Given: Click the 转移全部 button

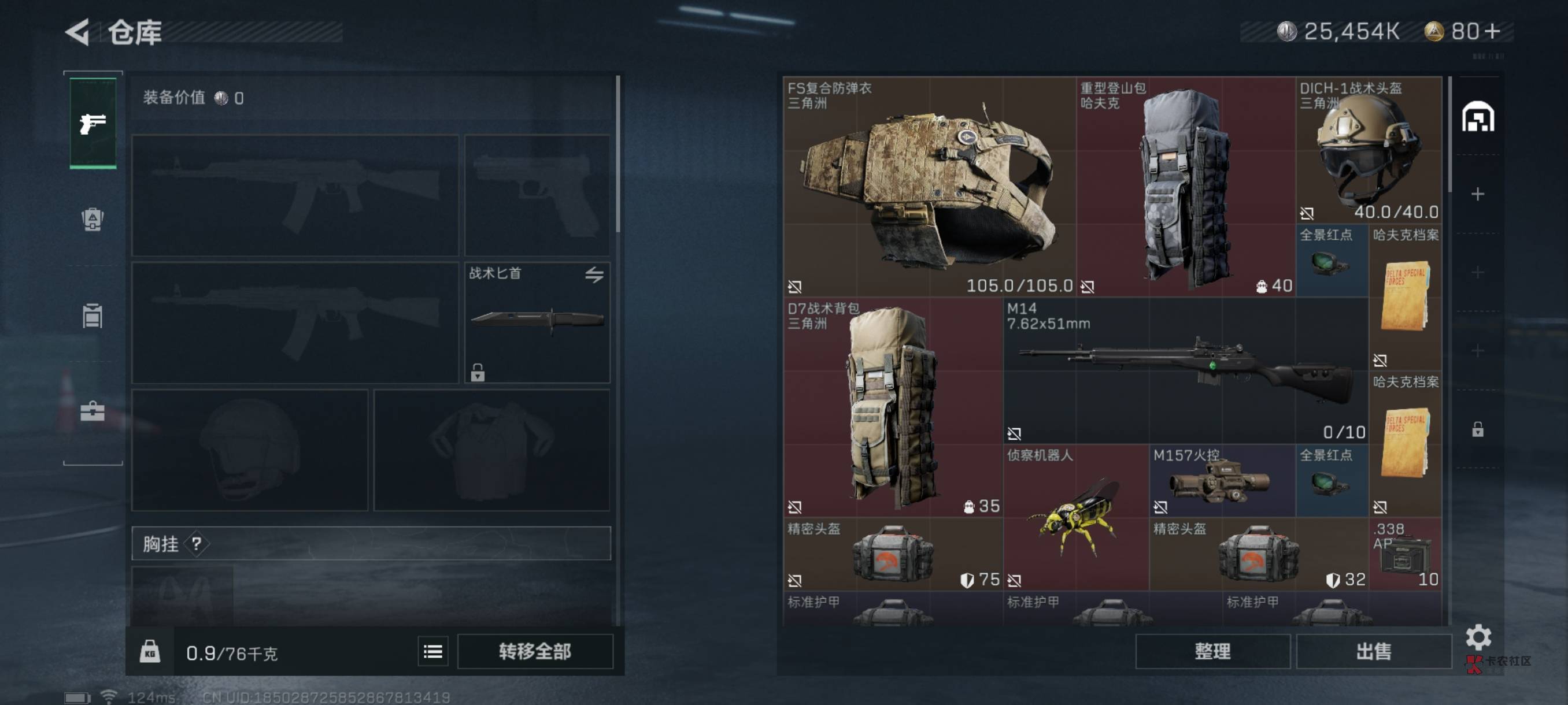Looking at the screenshot, I should pos(534,651).
